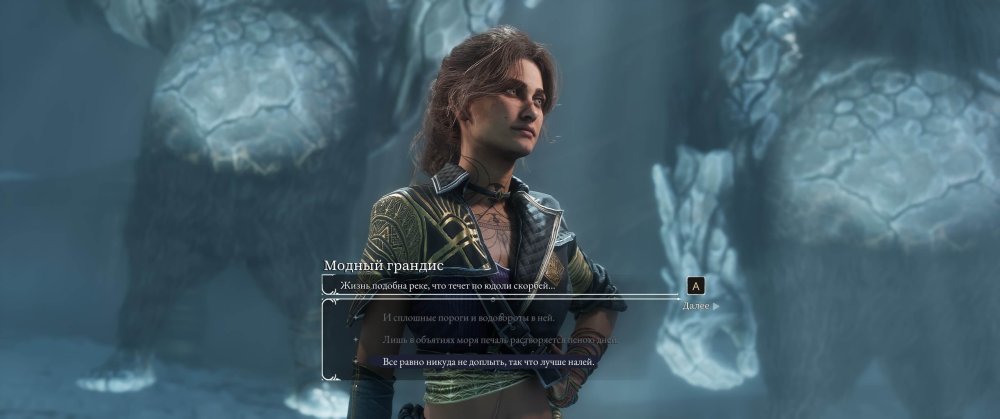Select reply "Лишь в объятиях моря печаль растворяется"

(x=500, y=340)
